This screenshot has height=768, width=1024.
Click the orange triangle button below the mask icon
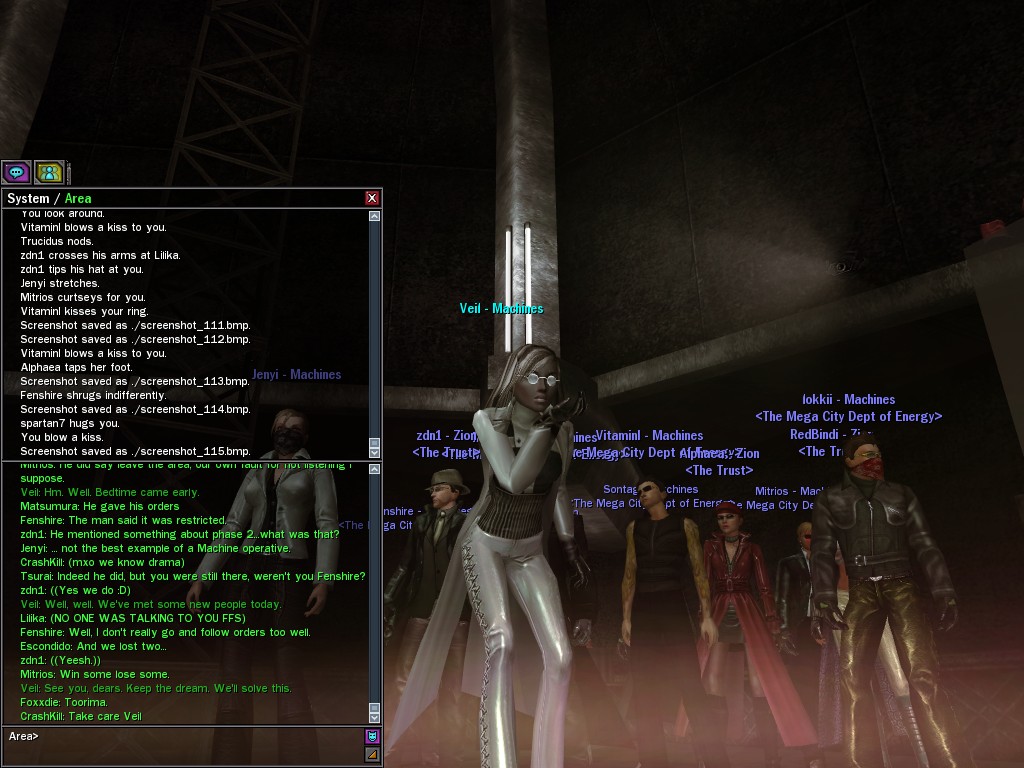pos(372,754)
